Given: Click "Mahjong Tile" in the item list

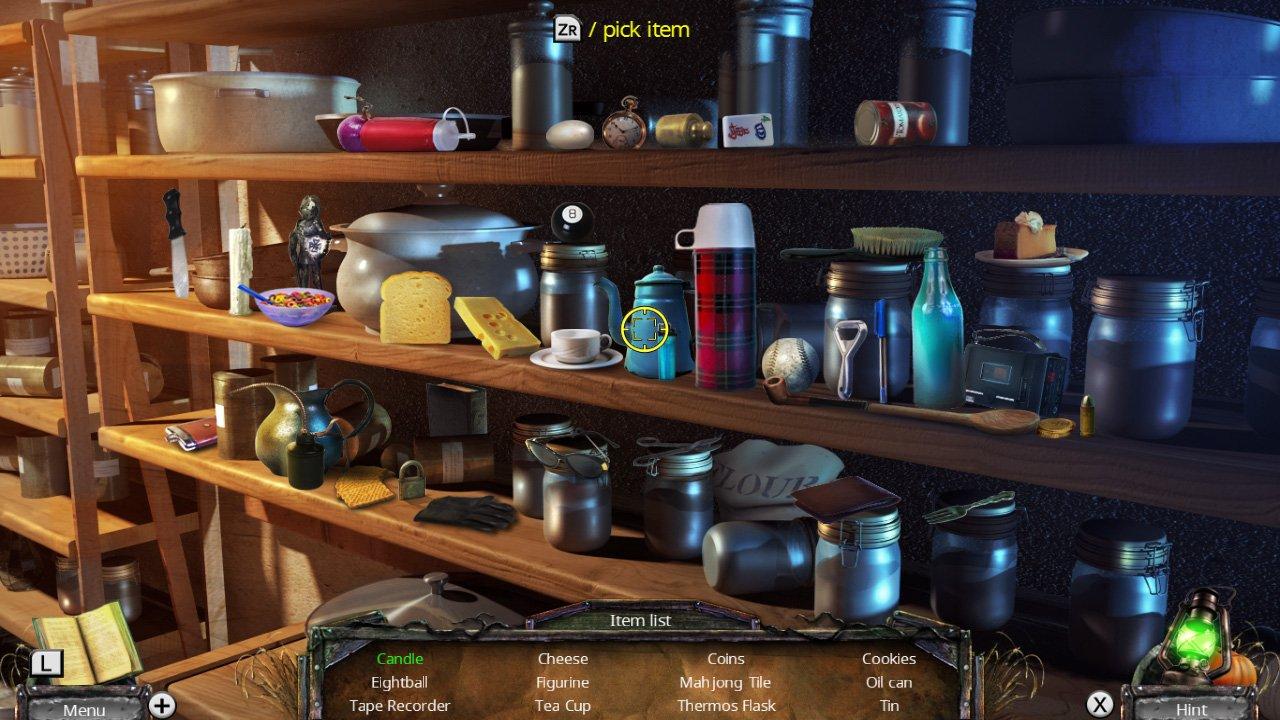Looking at the screenshot, I should [726, 682].
